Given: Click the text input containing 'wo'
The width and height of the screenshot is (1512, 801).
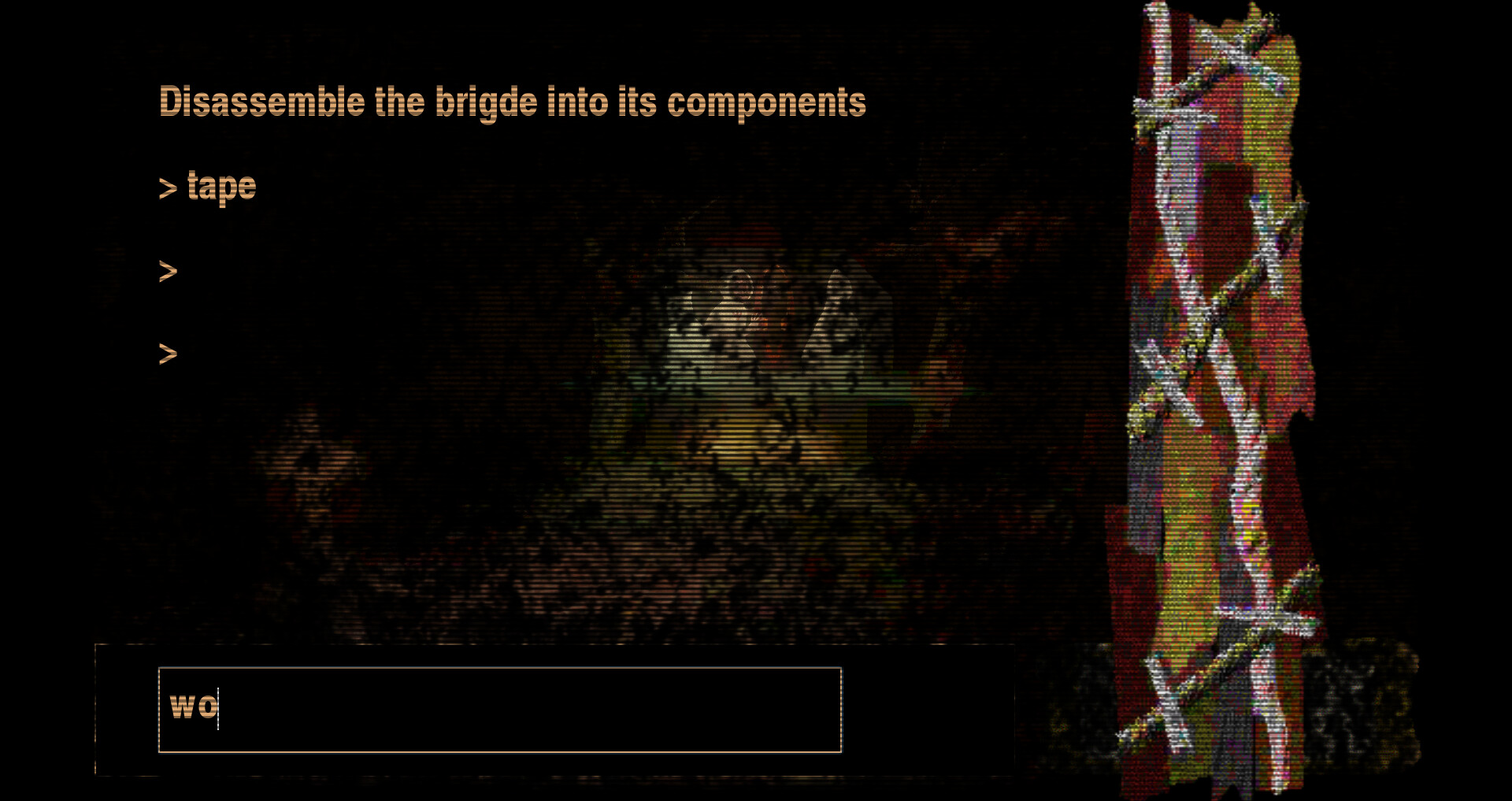Looking at the screenshot, I should 500,709.
